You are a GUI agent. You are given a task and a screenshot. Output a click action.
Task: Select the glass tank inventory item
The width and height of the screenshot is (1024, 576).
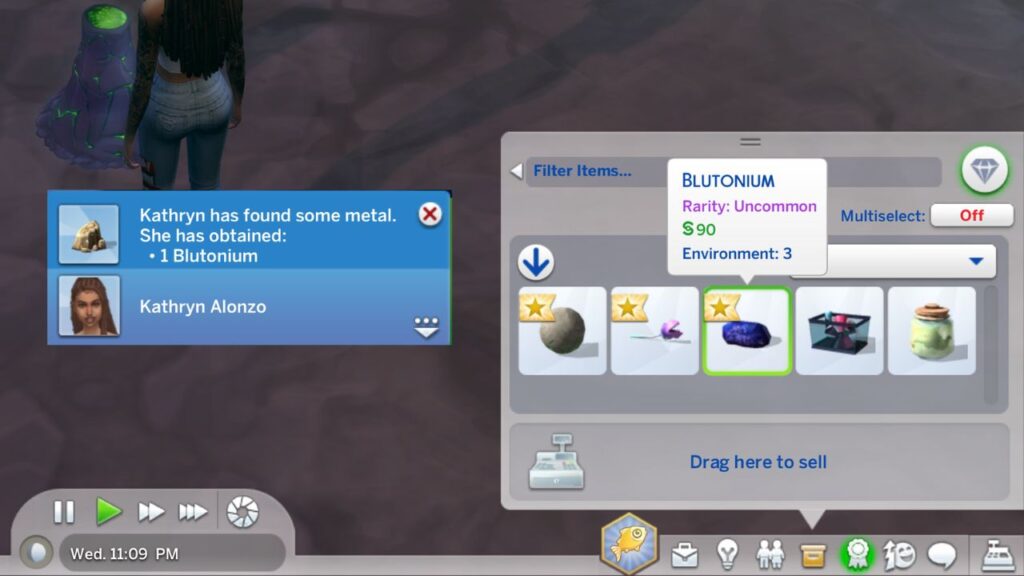coord(839,331)
